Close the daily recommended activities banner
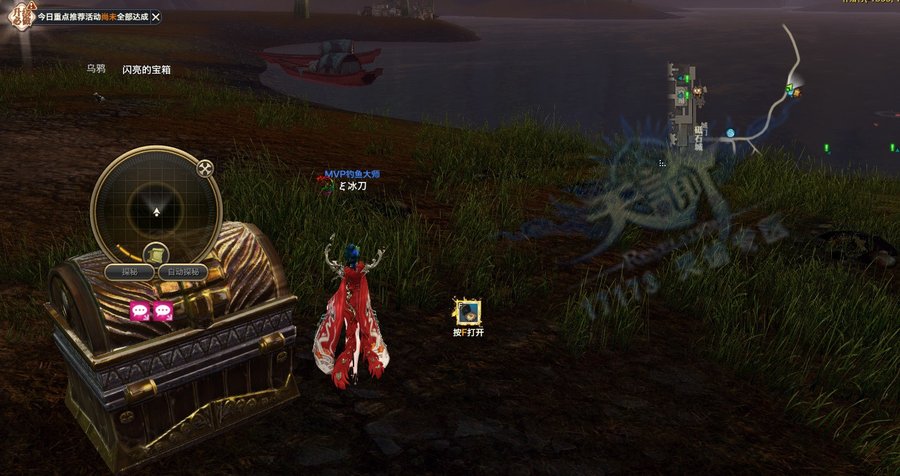This screenshot has height=476, width=900. tap(155, 17)
